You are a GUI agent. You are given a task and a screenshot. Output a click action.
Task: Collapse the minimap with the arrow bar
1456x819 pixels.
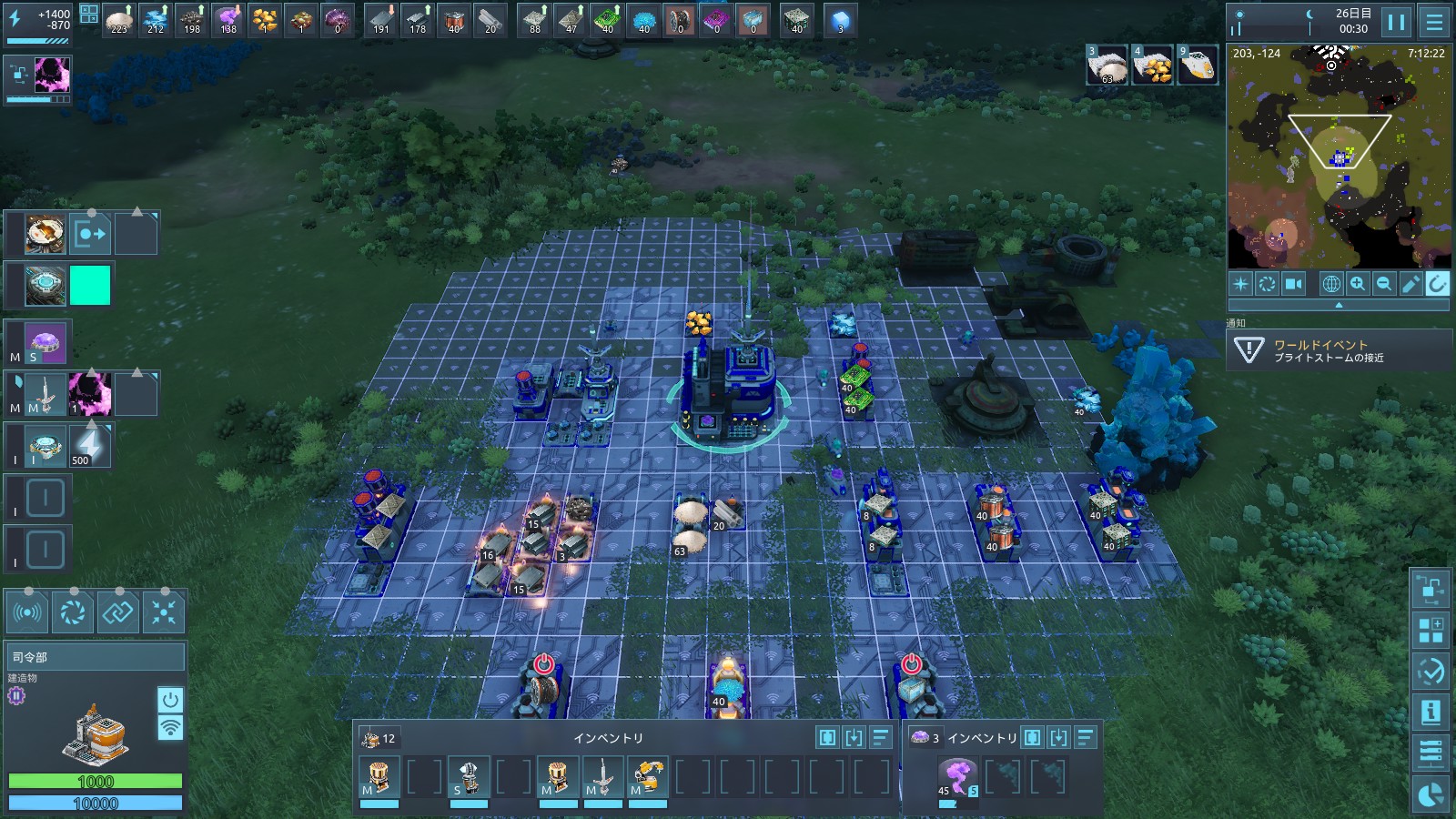click(x=1338, y=306)
